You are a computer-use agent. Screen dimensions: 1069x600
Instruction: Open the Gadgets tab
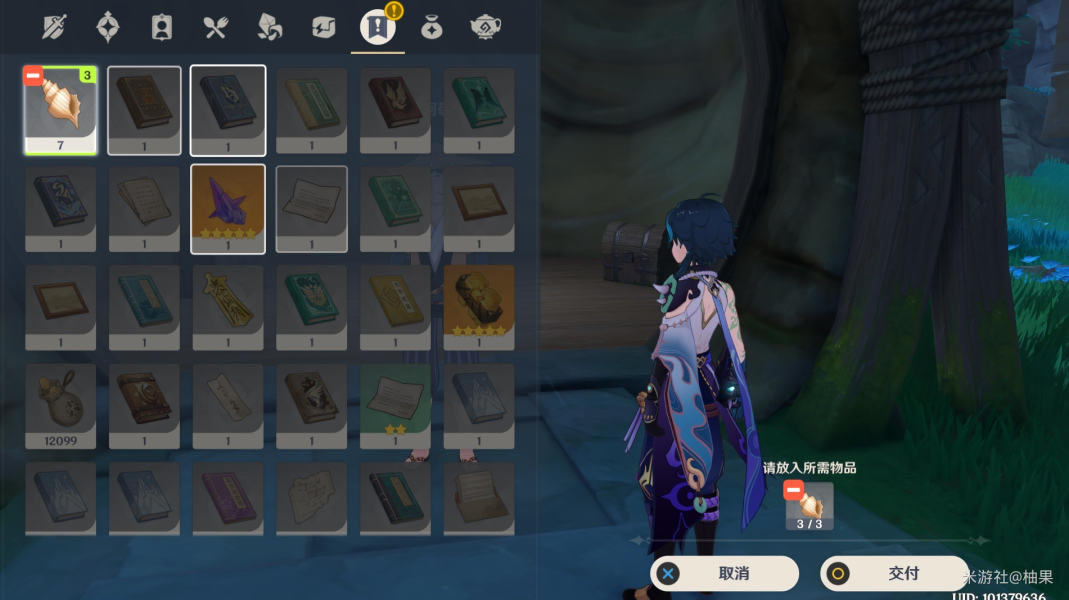[324, 27]
